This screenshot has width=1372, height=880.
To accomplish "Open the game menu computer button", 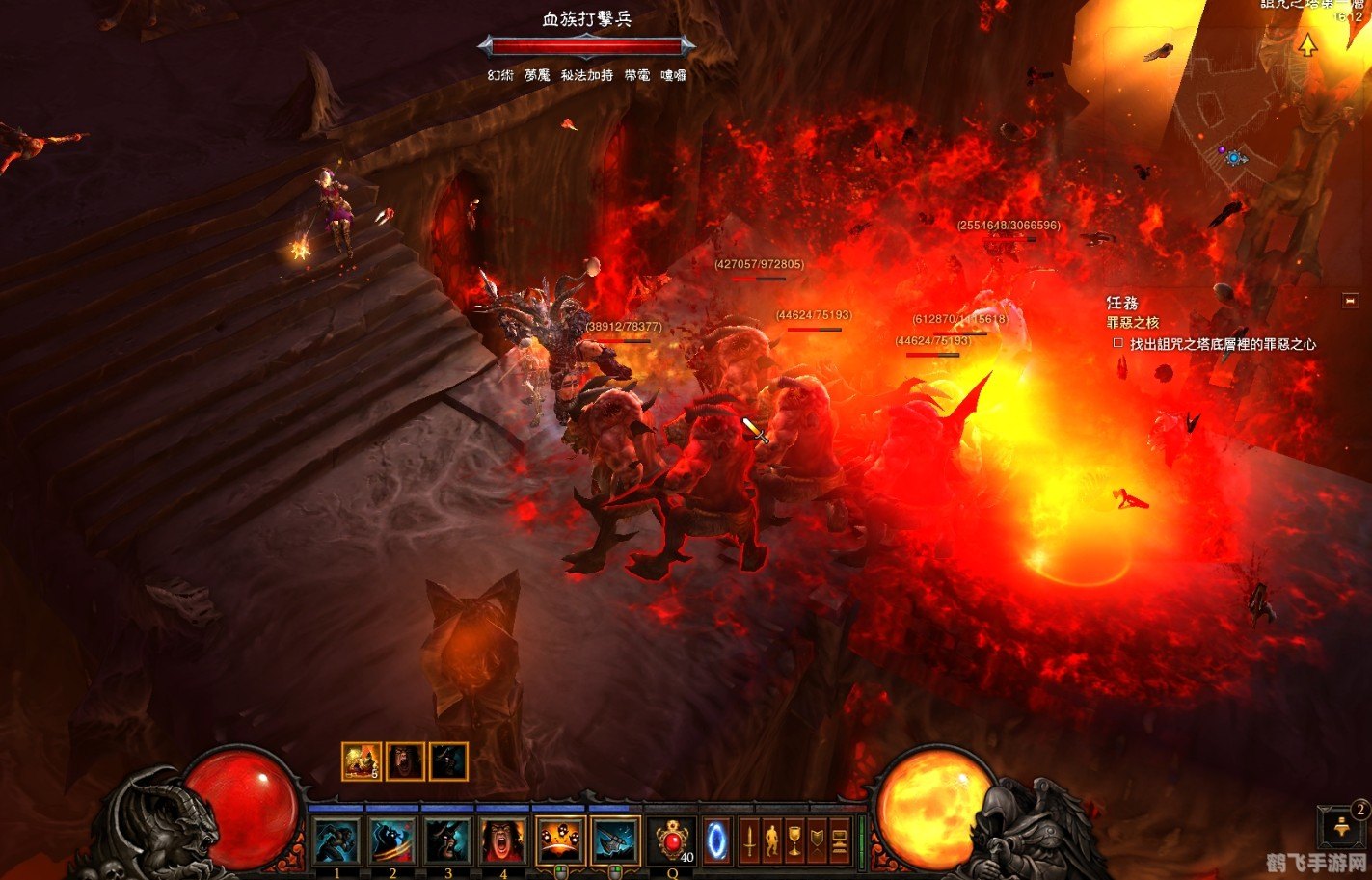I will (840, 840).
